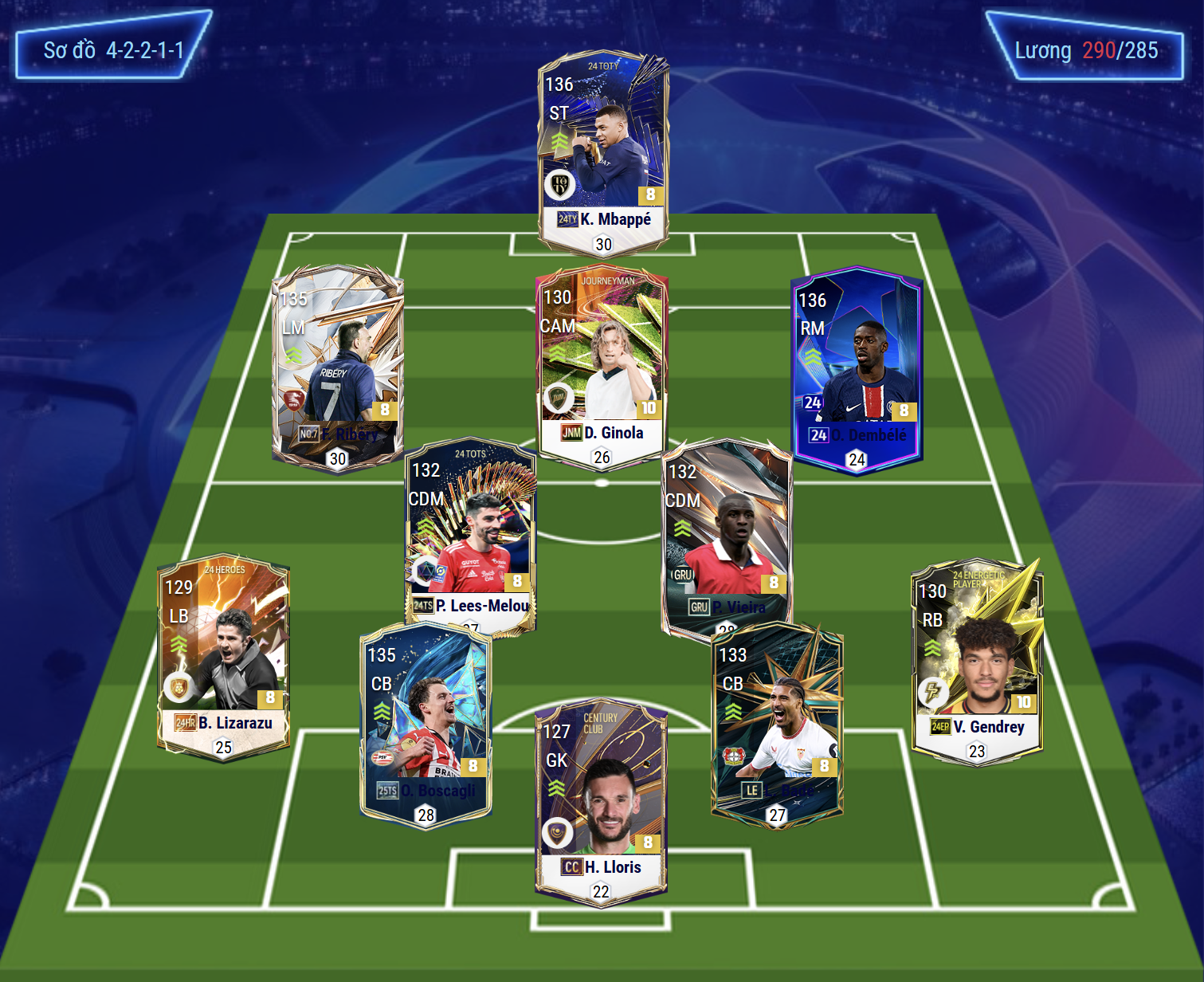
Task: Open the Sơ đồ 4-2-2-1-1 formation panel
Action: tap(113, 50)
